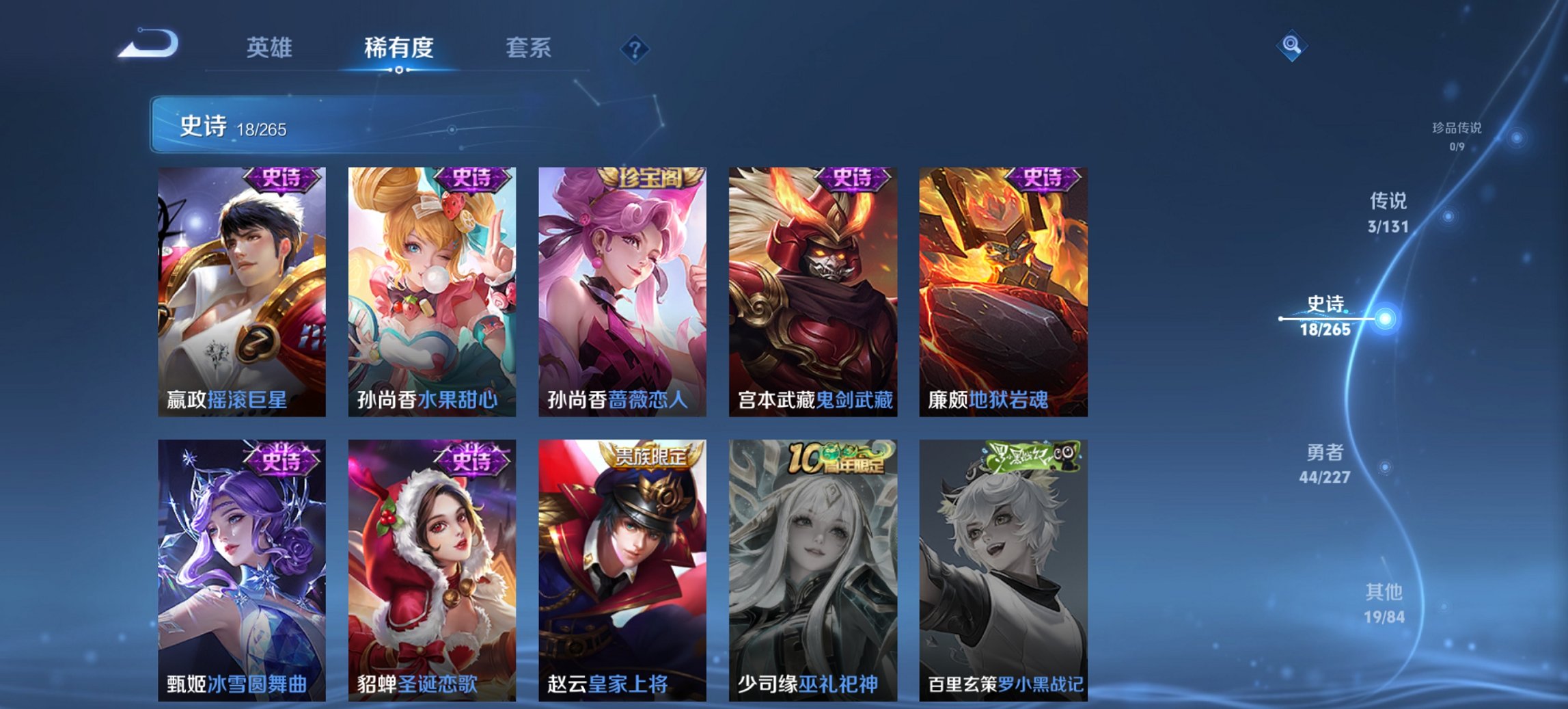Screen dimensions: 1568x709
Task: Click the 史诗 badge on 赢政摇滚巨星 skin
Action: pyautogui.click(x=281, y=180)
